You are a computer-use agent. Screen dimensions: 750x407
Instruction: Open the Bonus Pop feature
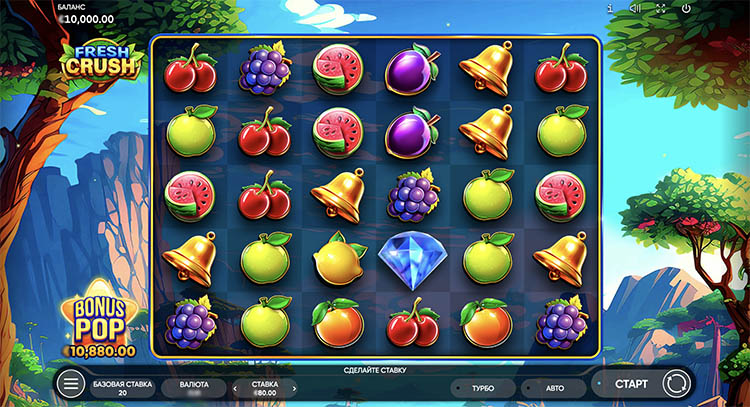pos(99,325)
